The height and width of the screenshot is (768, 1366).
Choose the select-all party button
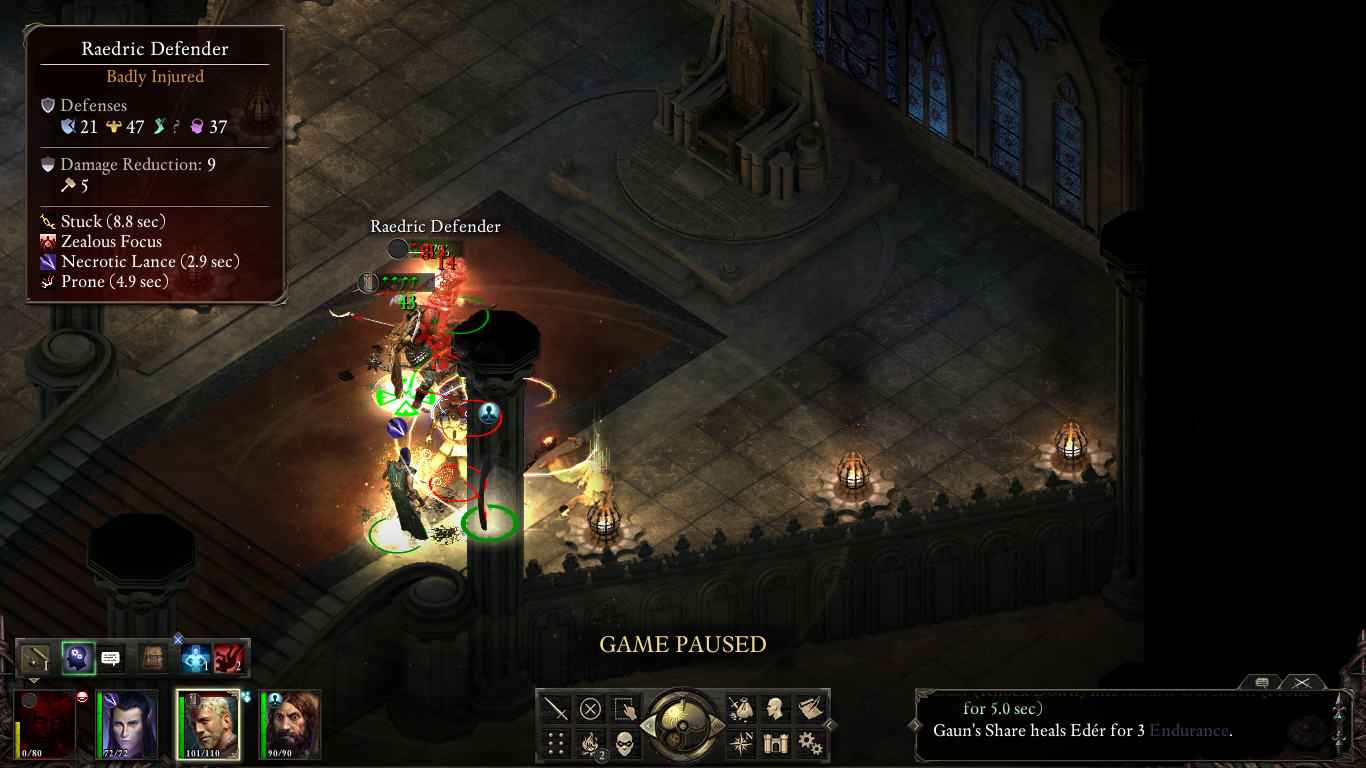coord(625,709)
